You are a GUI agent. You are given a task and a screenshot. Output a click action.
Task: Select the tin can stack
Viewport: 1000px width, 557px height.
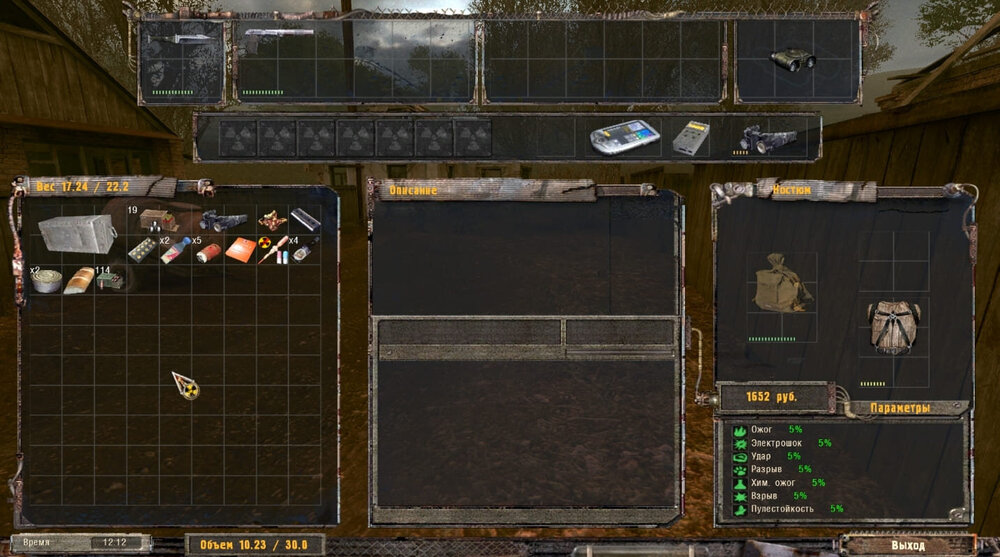46,282
